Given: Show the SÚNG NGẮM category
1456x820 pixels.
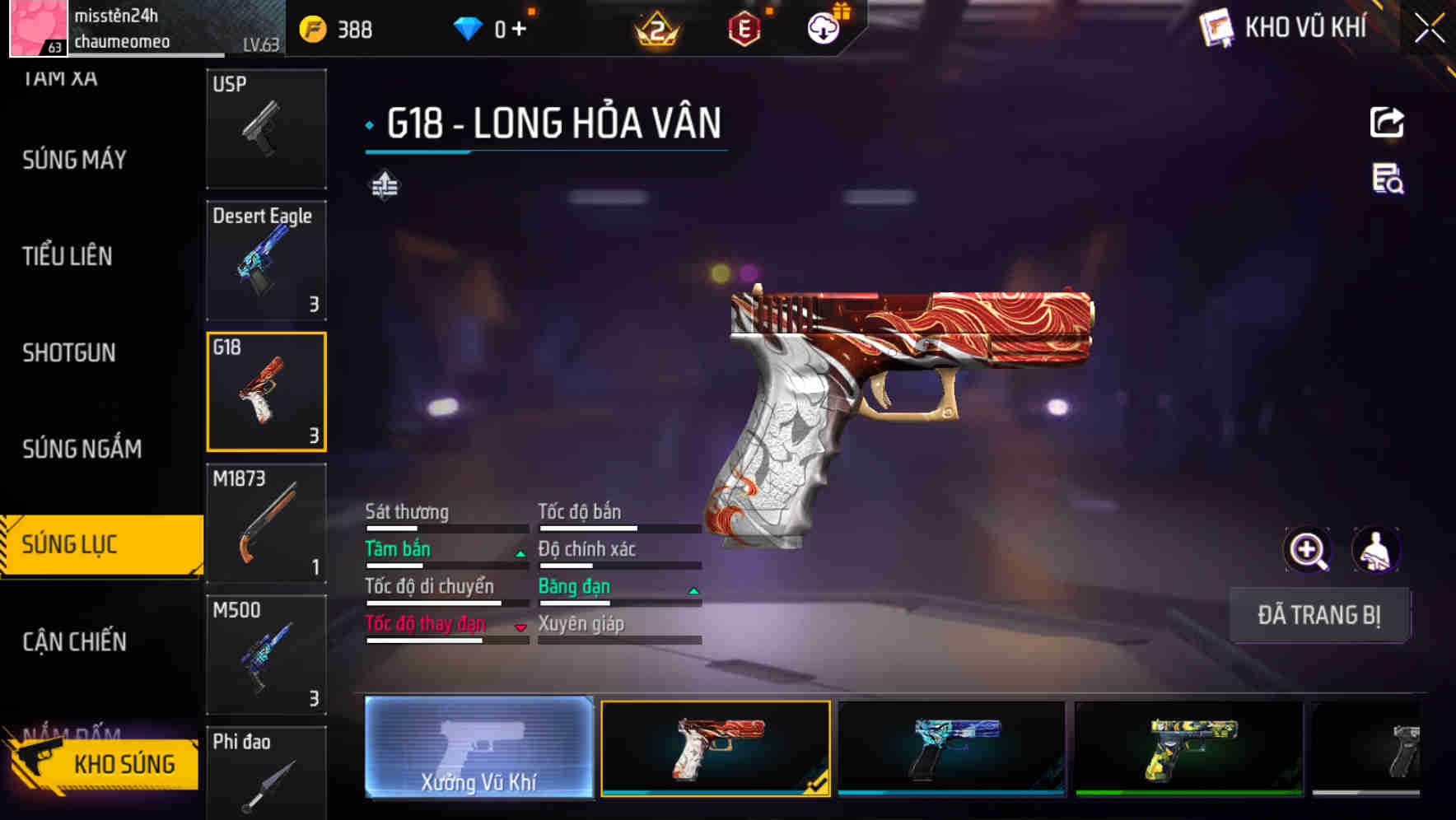Looking at the screenshot, I should [82, 449].
